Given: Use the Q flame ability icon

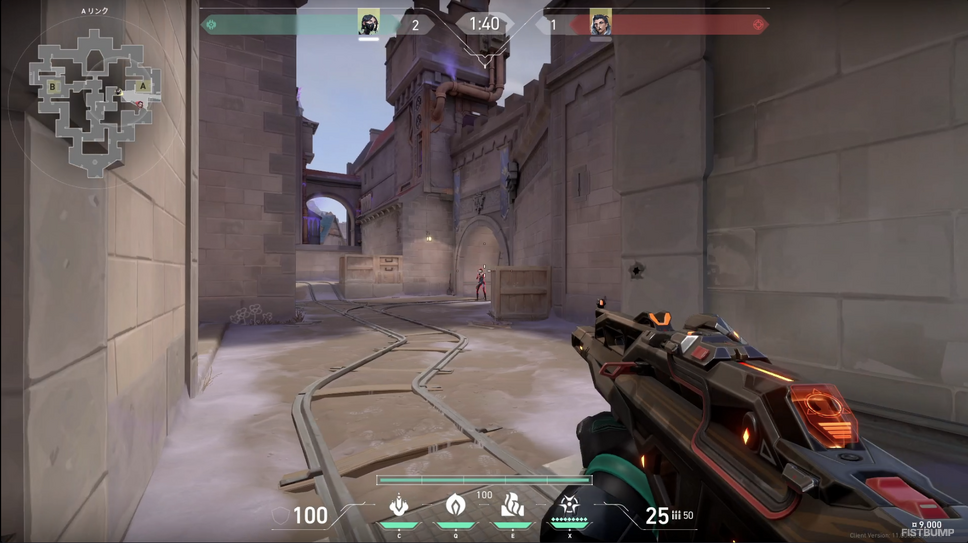Looking at the screenshot, I should tap(455, 506).
